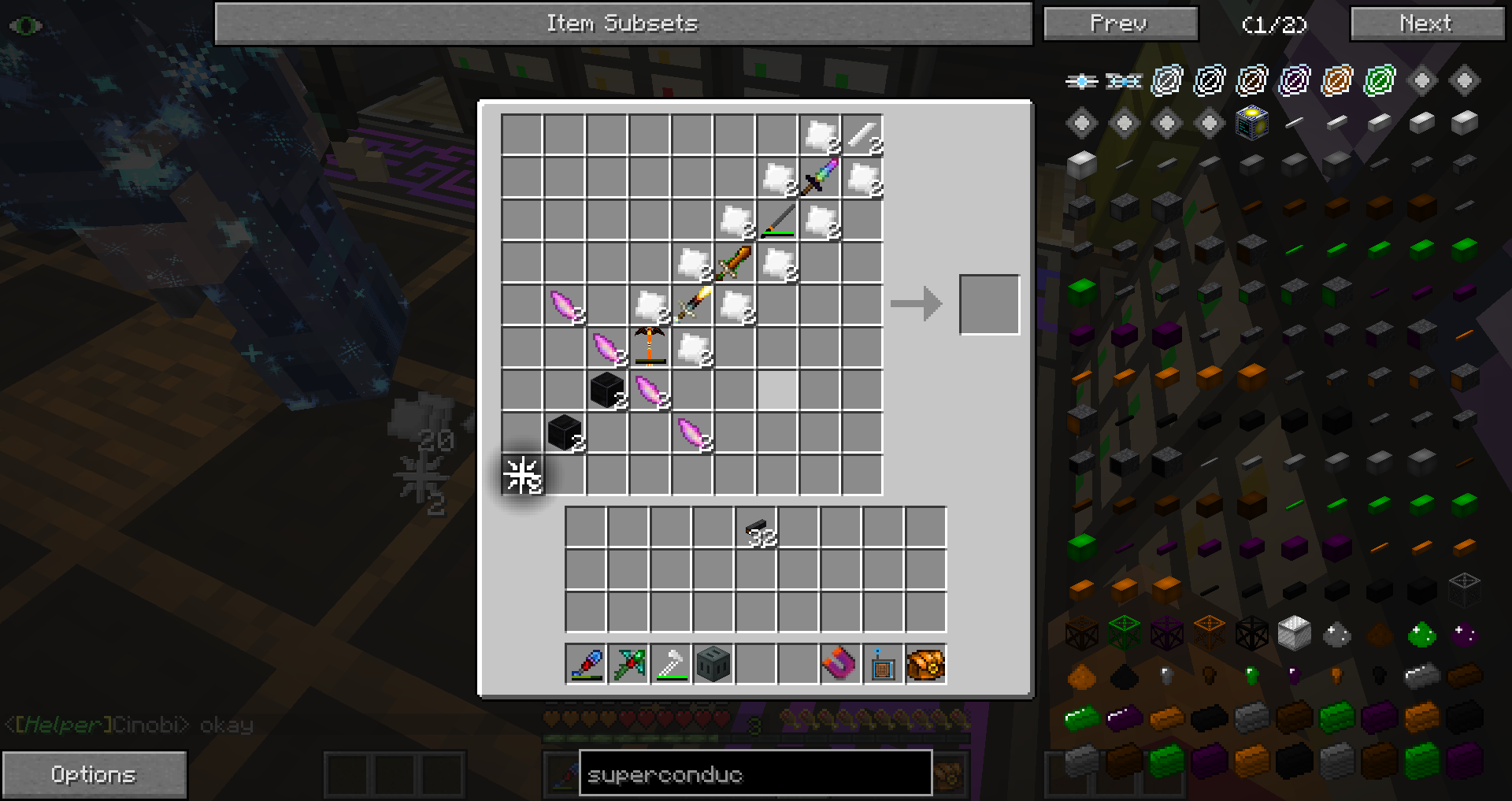
Task: Click the black machine block in the hotbar
Action: [713, 664]
